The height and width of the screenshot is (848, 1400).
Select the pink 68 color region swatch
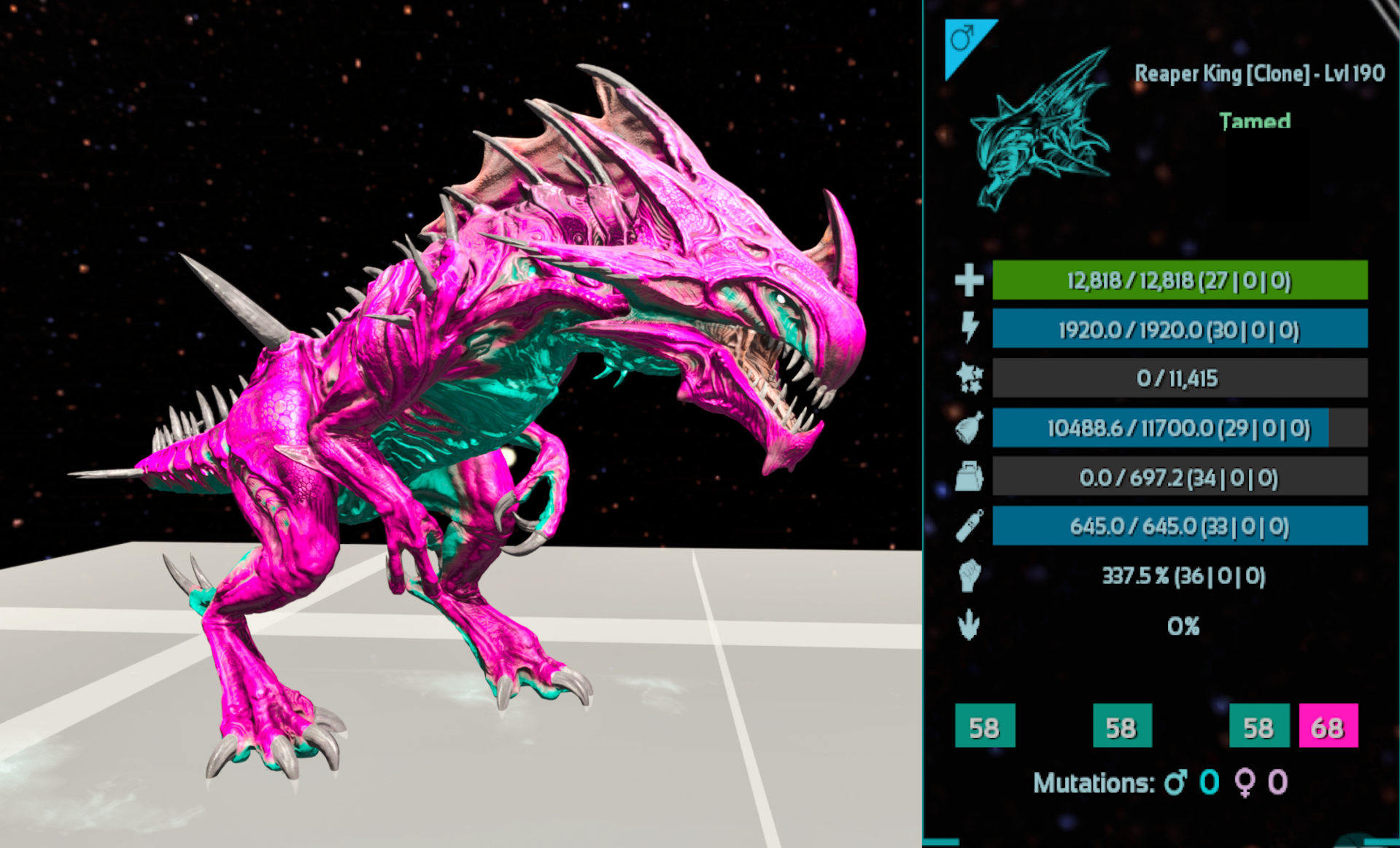click(x=1328, y=726)
